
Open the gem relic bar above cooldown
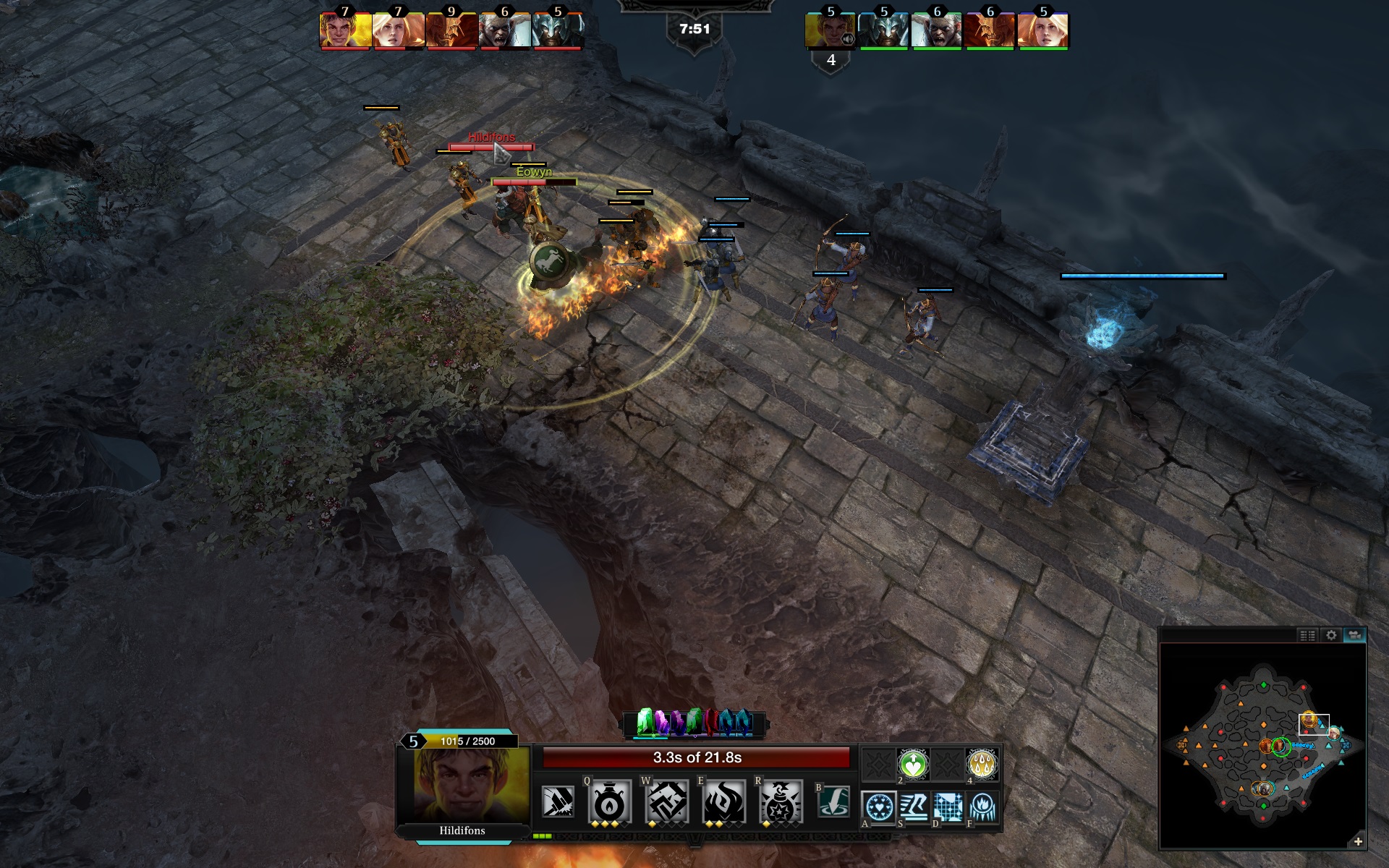[x=694, y=723]
